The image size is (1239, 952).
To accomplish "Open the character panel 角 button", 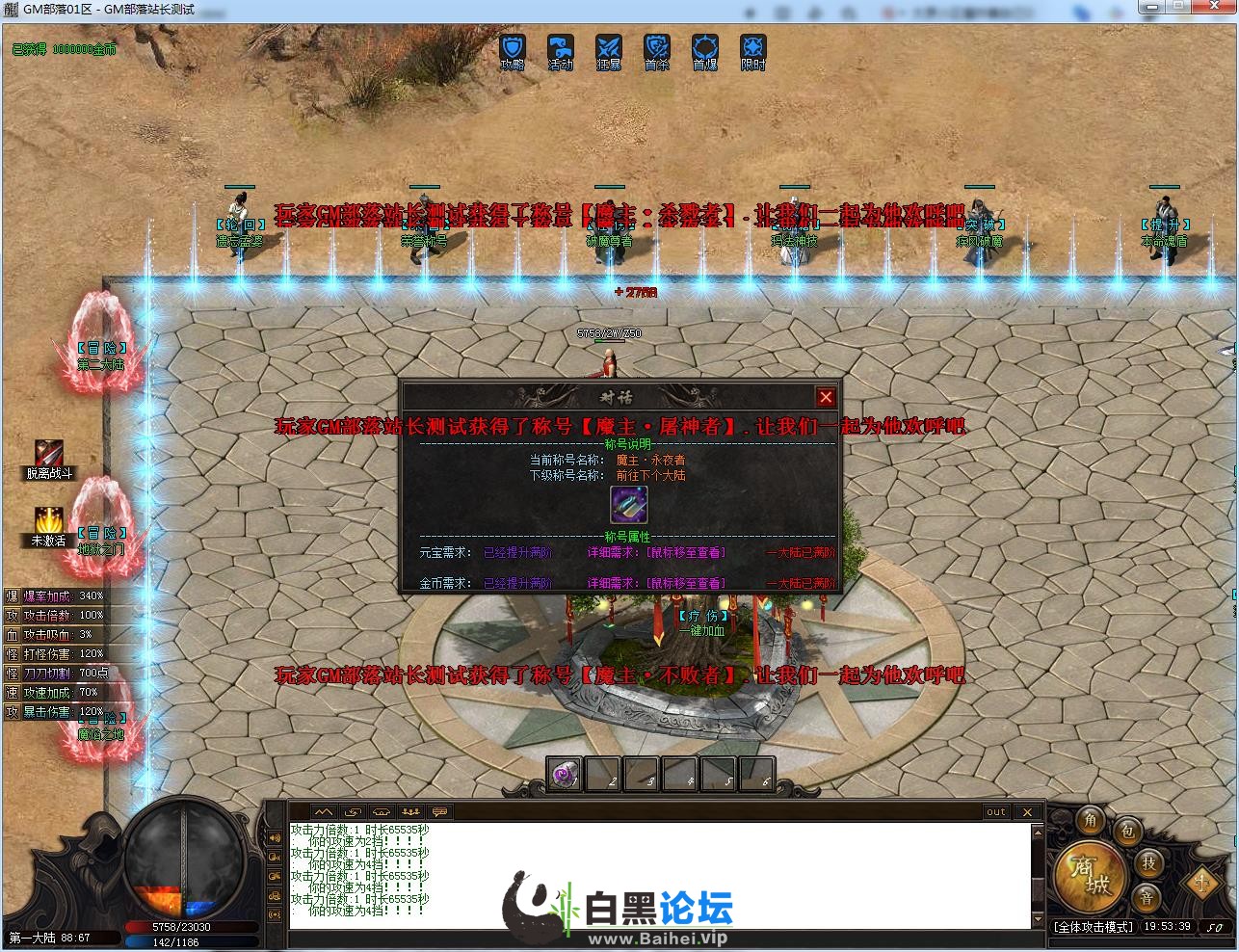I will pos(1091,820).
